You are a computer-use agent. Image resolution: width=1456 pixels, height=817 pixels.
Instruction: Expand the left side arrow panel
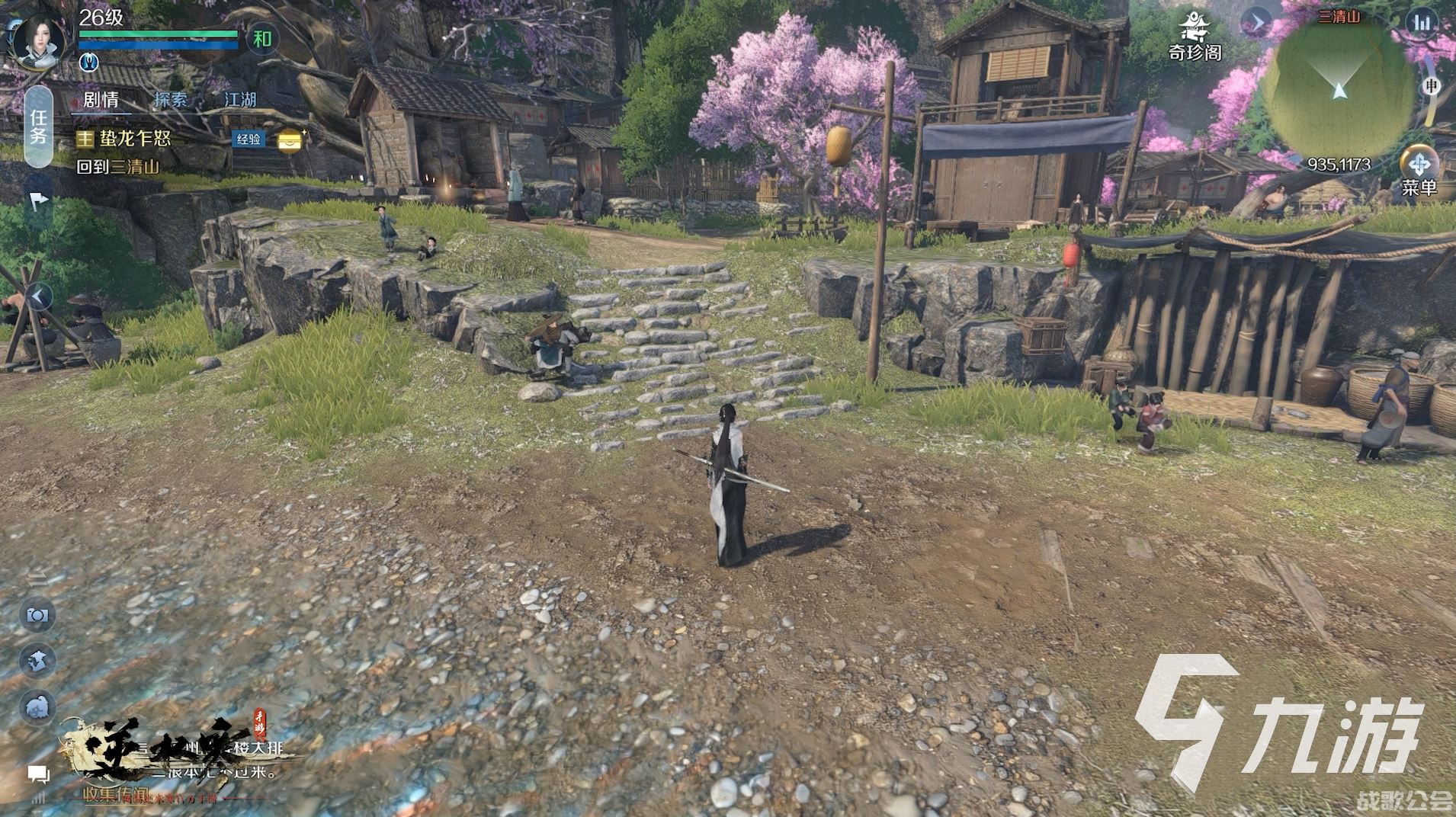point(40,296)
